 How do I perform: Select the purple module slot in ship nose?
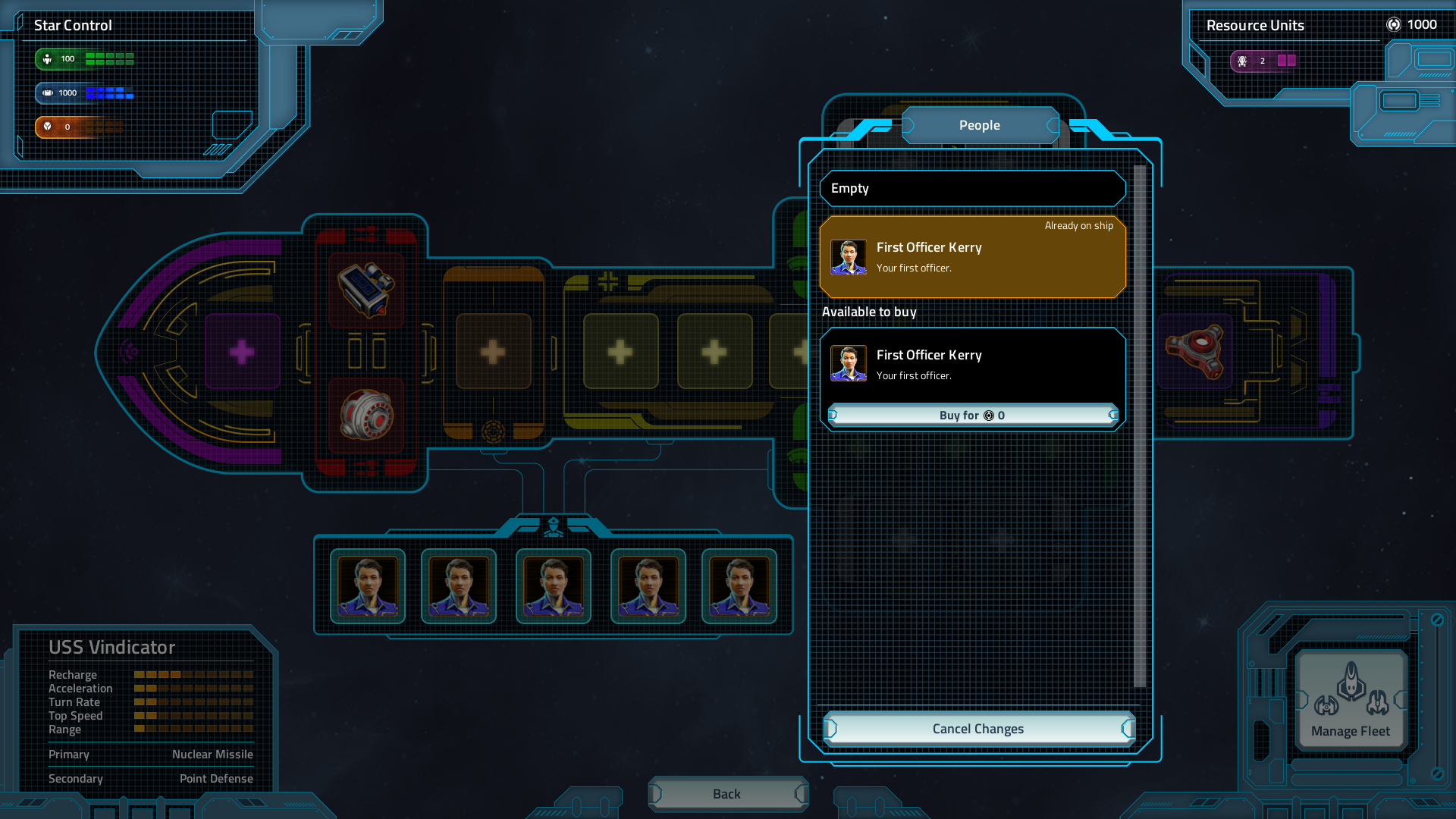[242, 352]
